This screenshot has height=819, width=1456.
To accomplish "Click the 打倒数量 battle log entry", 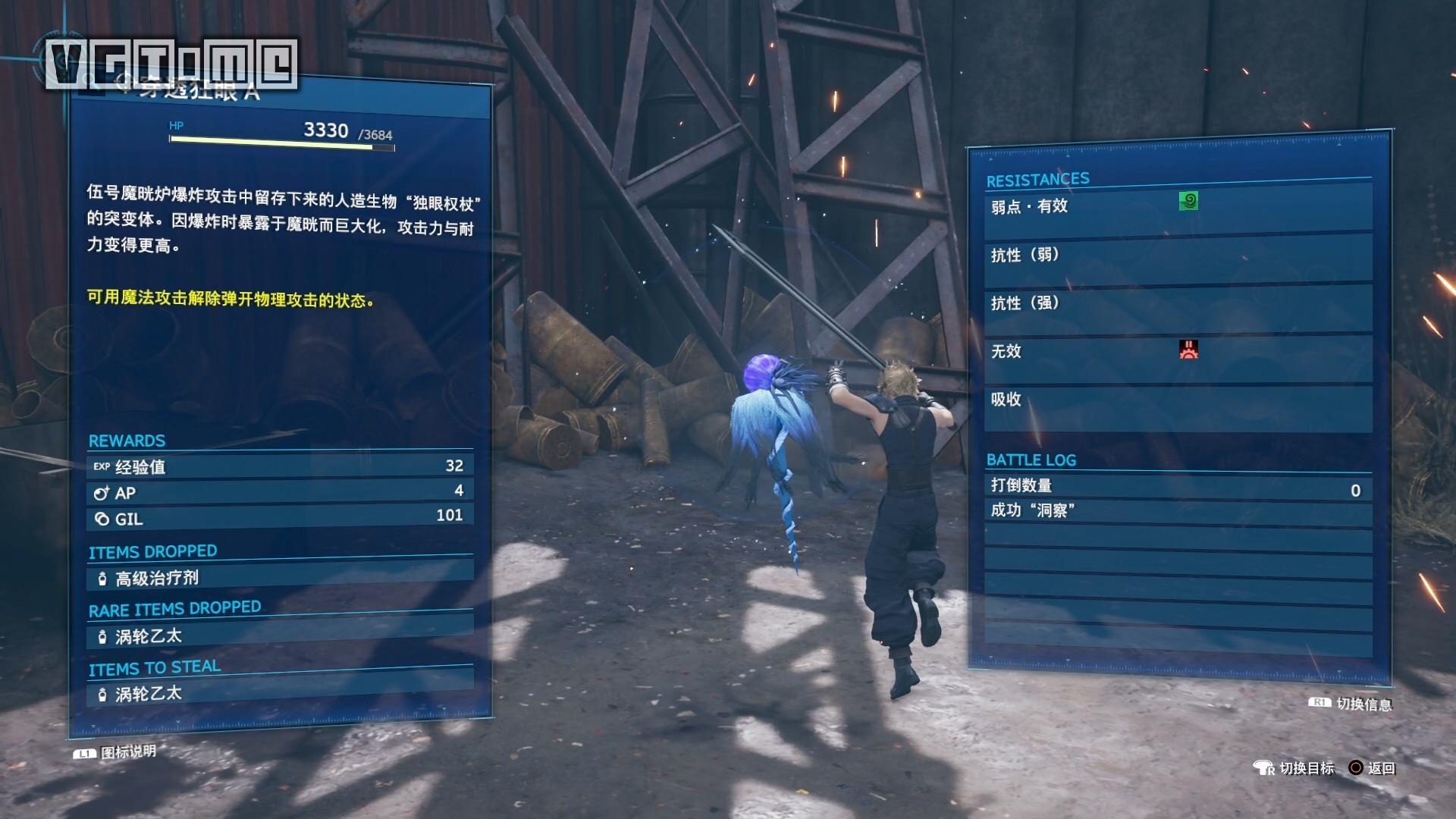I will (1177, 487).
